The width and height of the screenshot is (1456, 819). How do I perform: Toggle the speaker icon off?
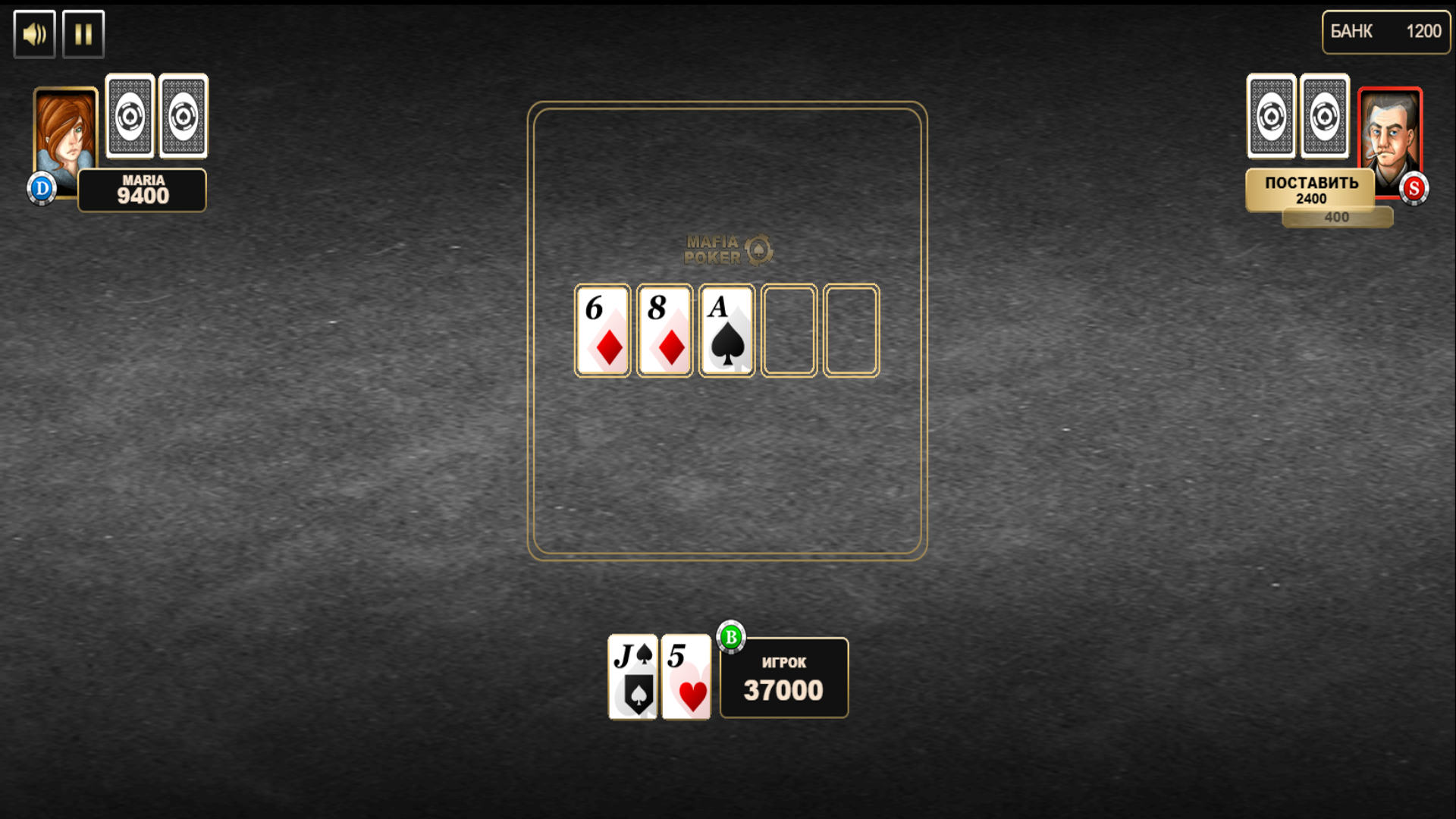coord(33,33)
